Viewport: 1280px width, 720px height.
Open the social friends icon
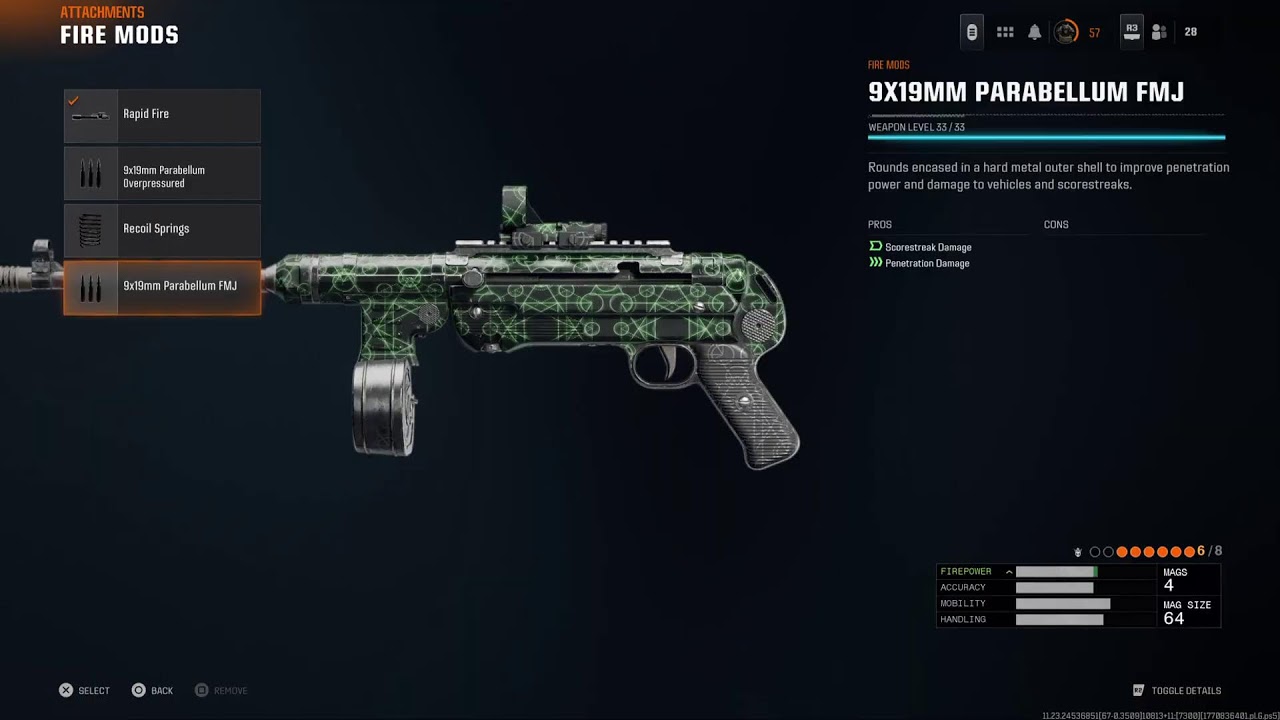[x=1159, y=32]
